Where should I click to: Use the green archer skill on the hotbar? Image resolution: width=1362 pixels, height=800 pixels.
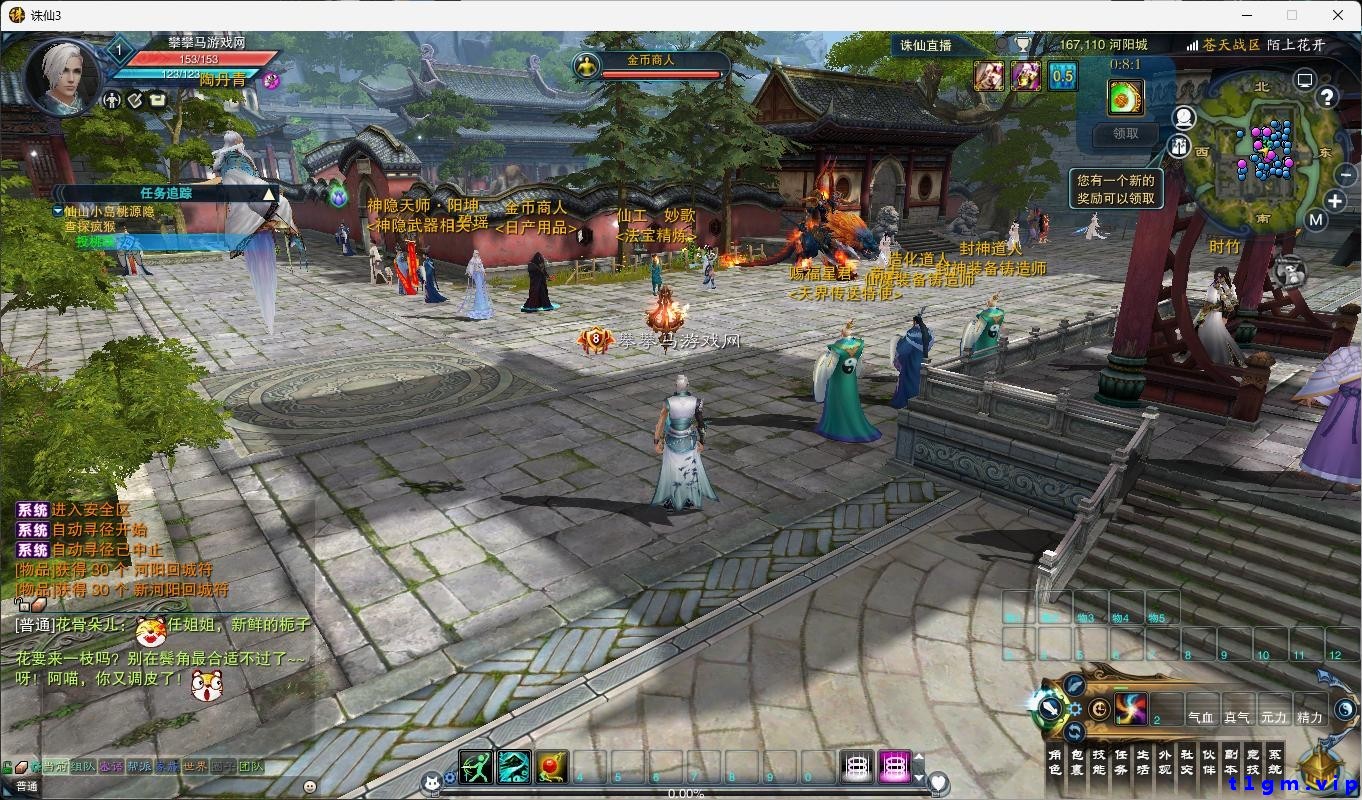(476, 767)
